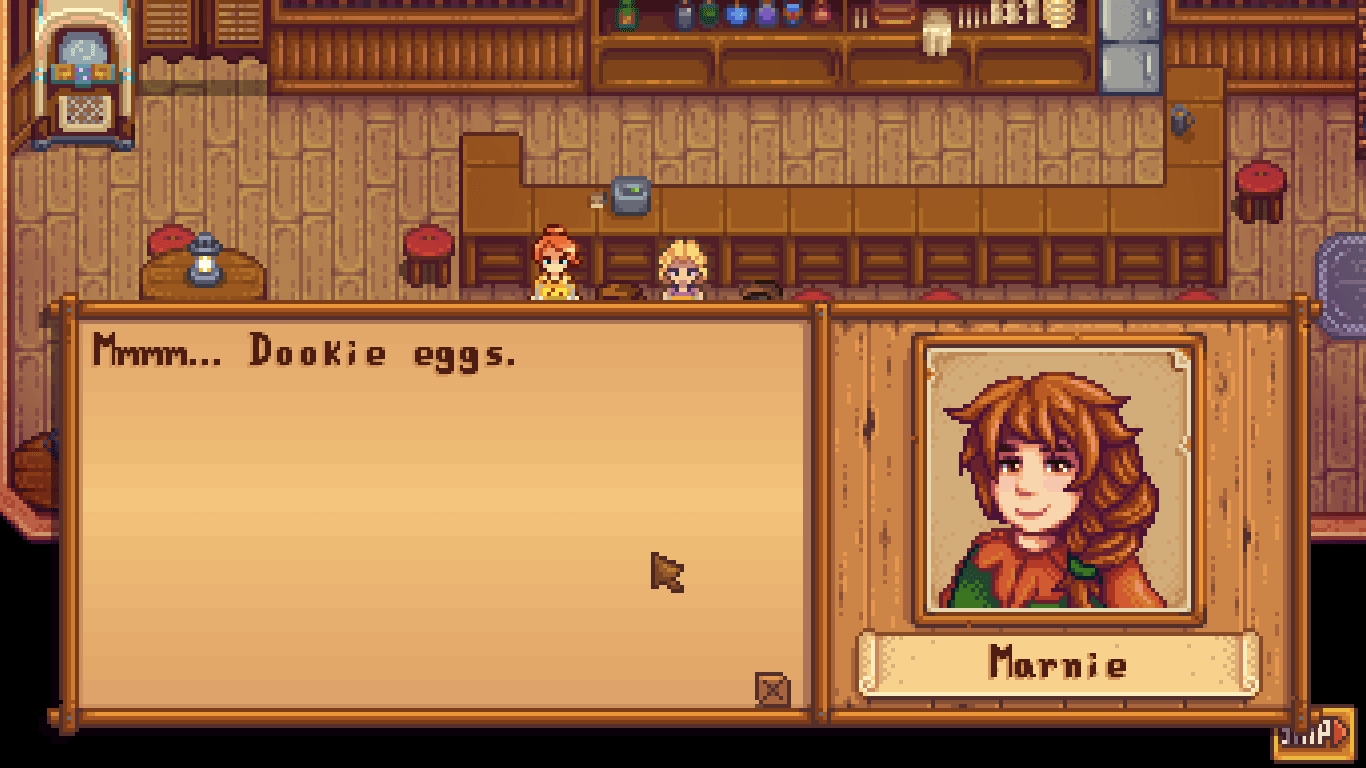Click the brown food plate on the counter

[620, 292]
